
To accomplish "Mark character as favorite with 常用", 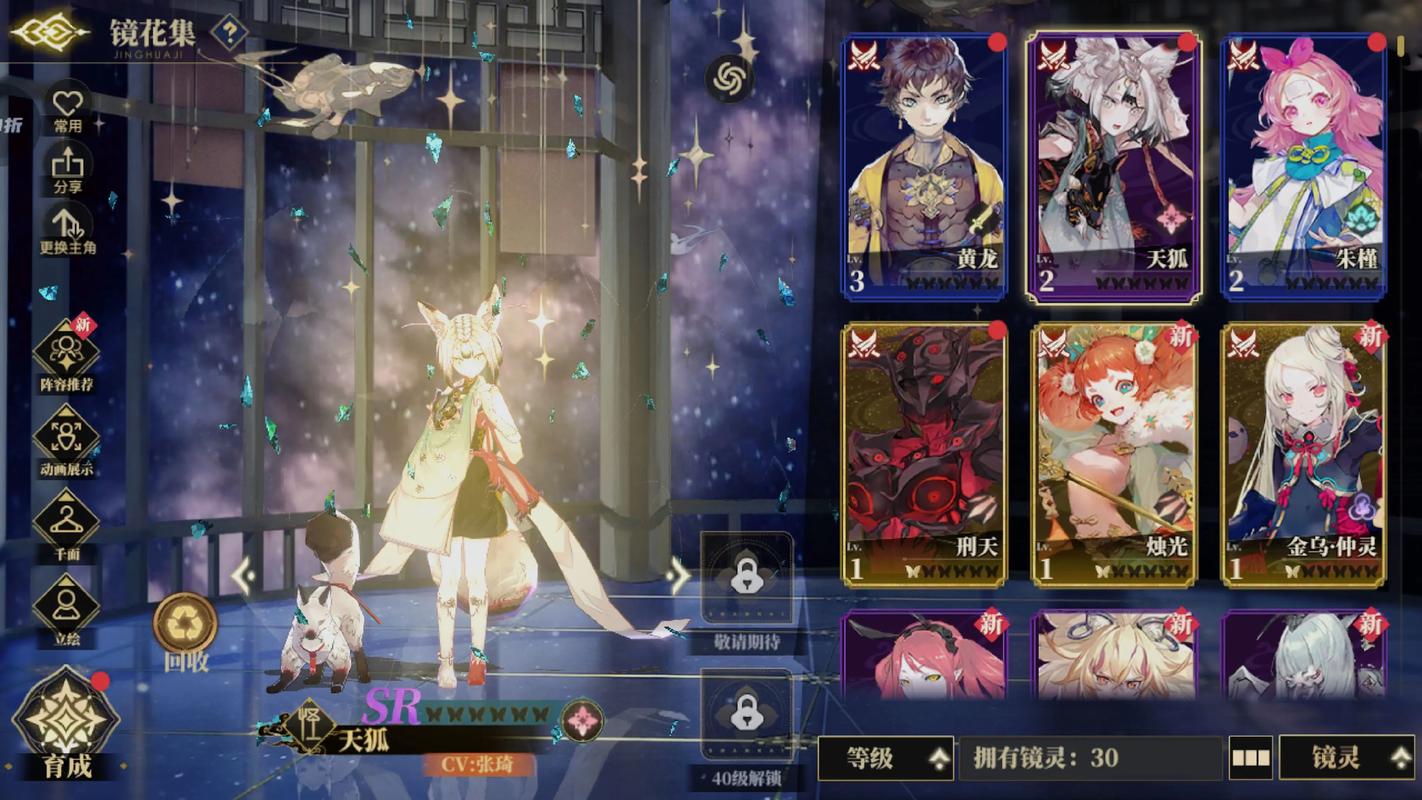I will (x=68, y=107).
